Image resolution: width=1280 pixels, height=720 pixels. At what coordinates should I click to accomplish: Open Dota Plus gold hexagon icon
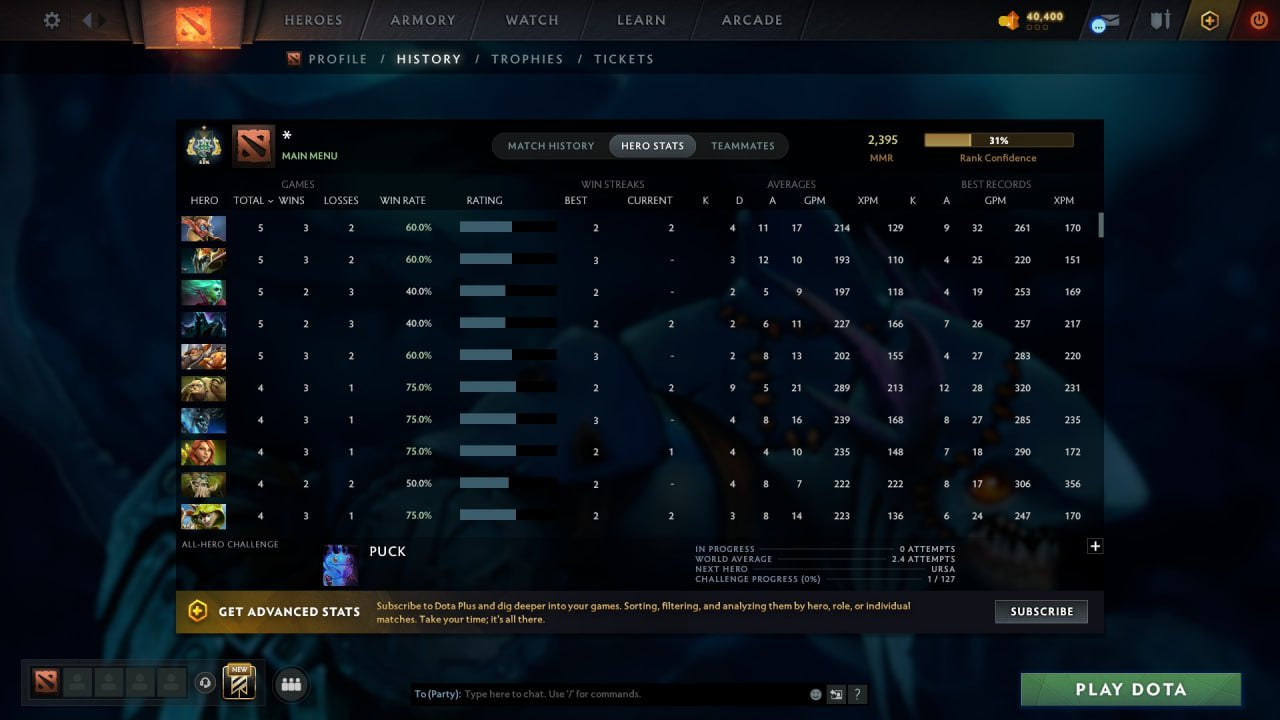[1209, 19]
